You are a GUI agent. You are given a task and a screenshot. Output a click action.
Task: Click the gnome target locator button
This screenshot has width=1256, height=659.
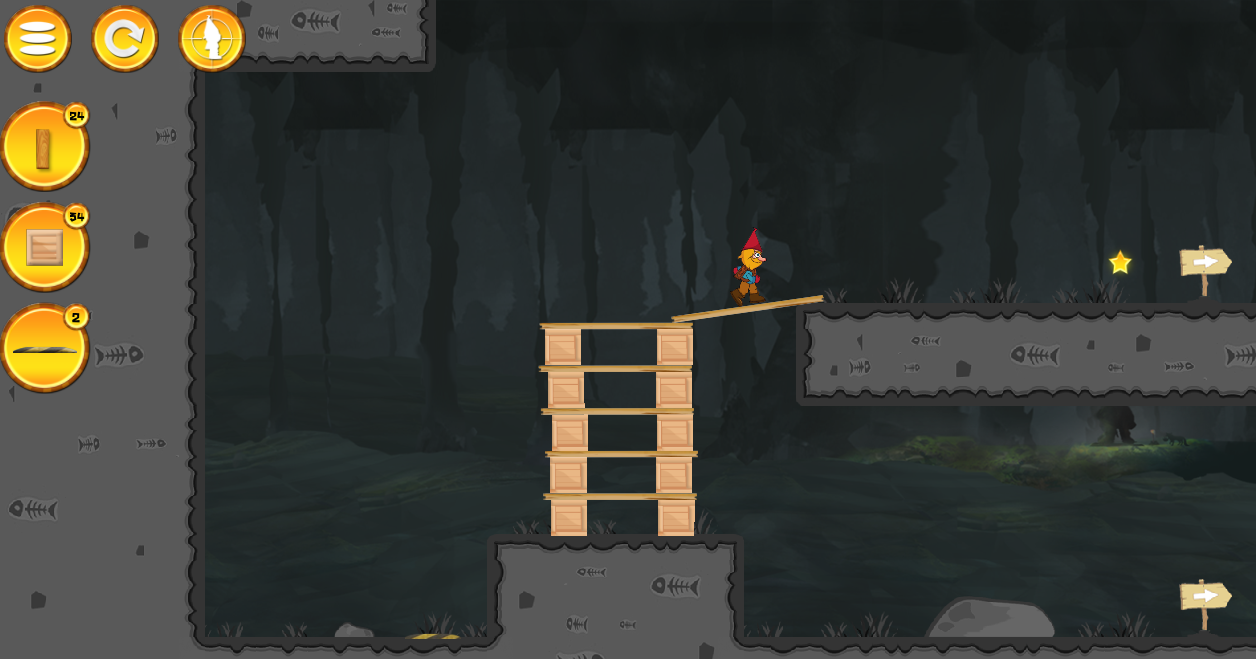tap(212, 39)
